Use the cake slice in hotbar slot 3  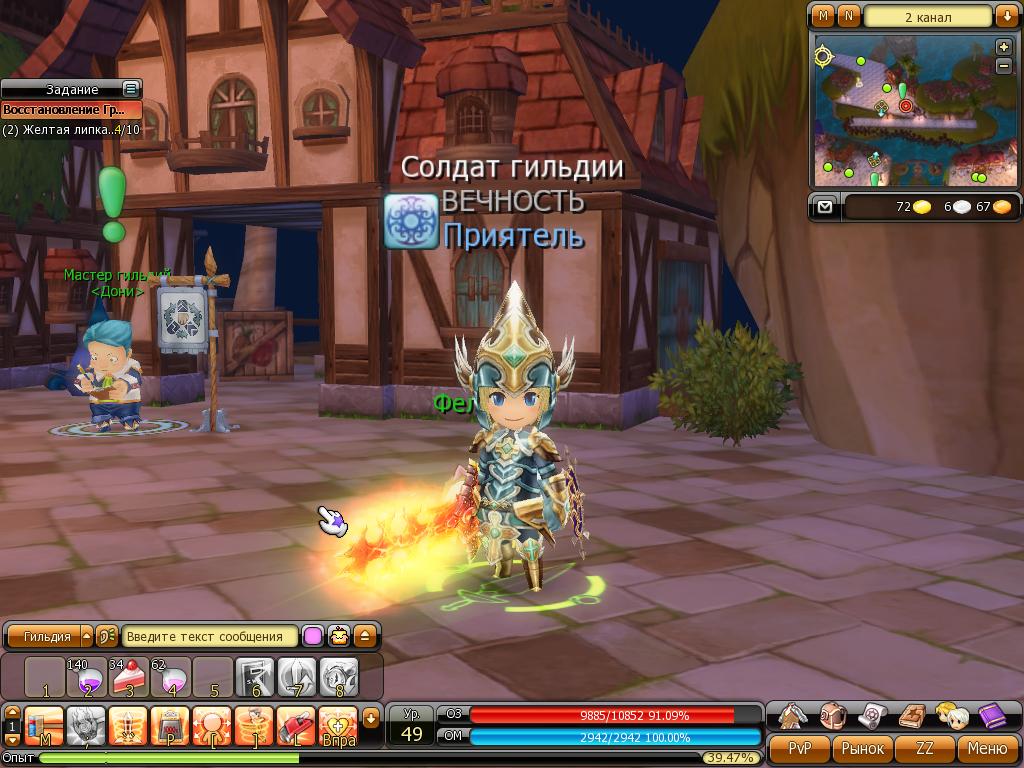[x=129, y=678]
